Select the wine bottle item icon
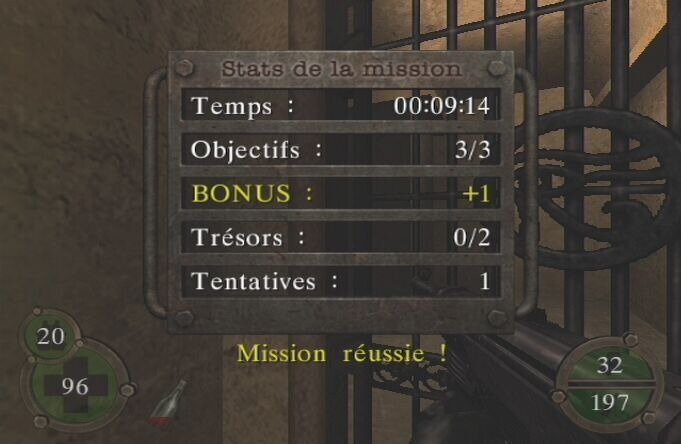 tap(167, 407)
